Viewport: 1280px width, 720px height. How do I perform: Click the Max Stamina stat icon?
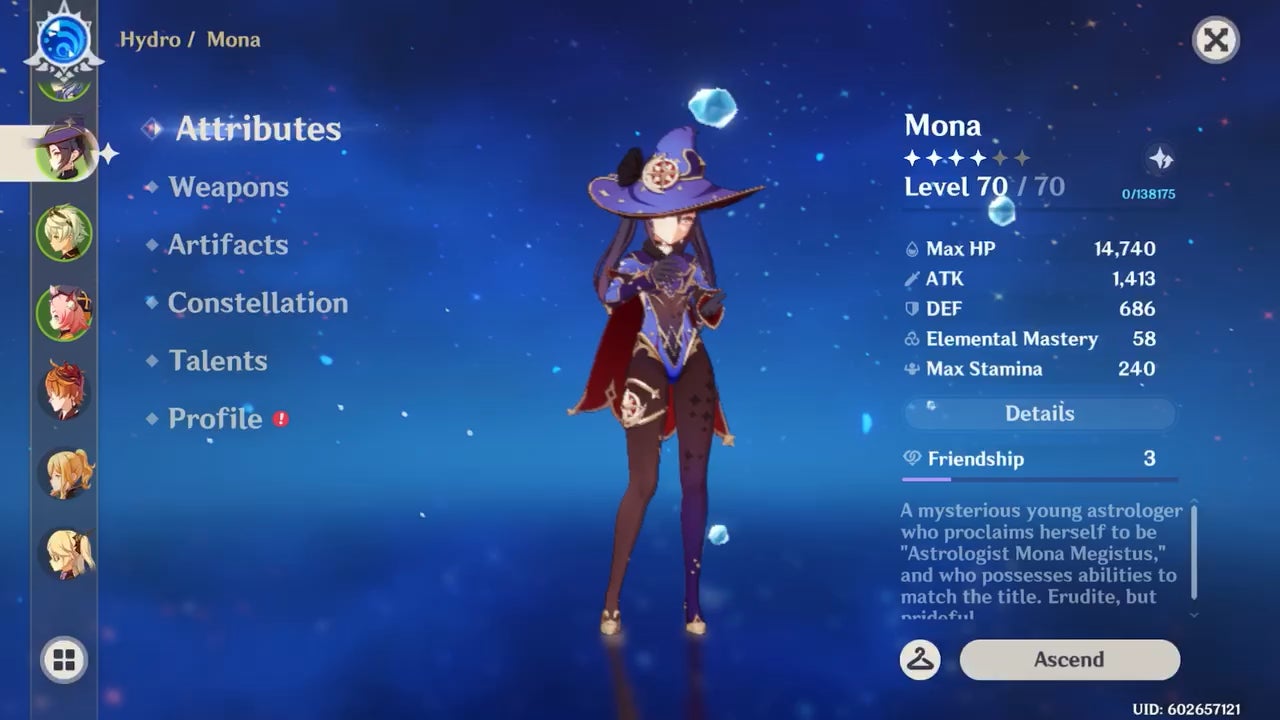[x=911, y=369]
